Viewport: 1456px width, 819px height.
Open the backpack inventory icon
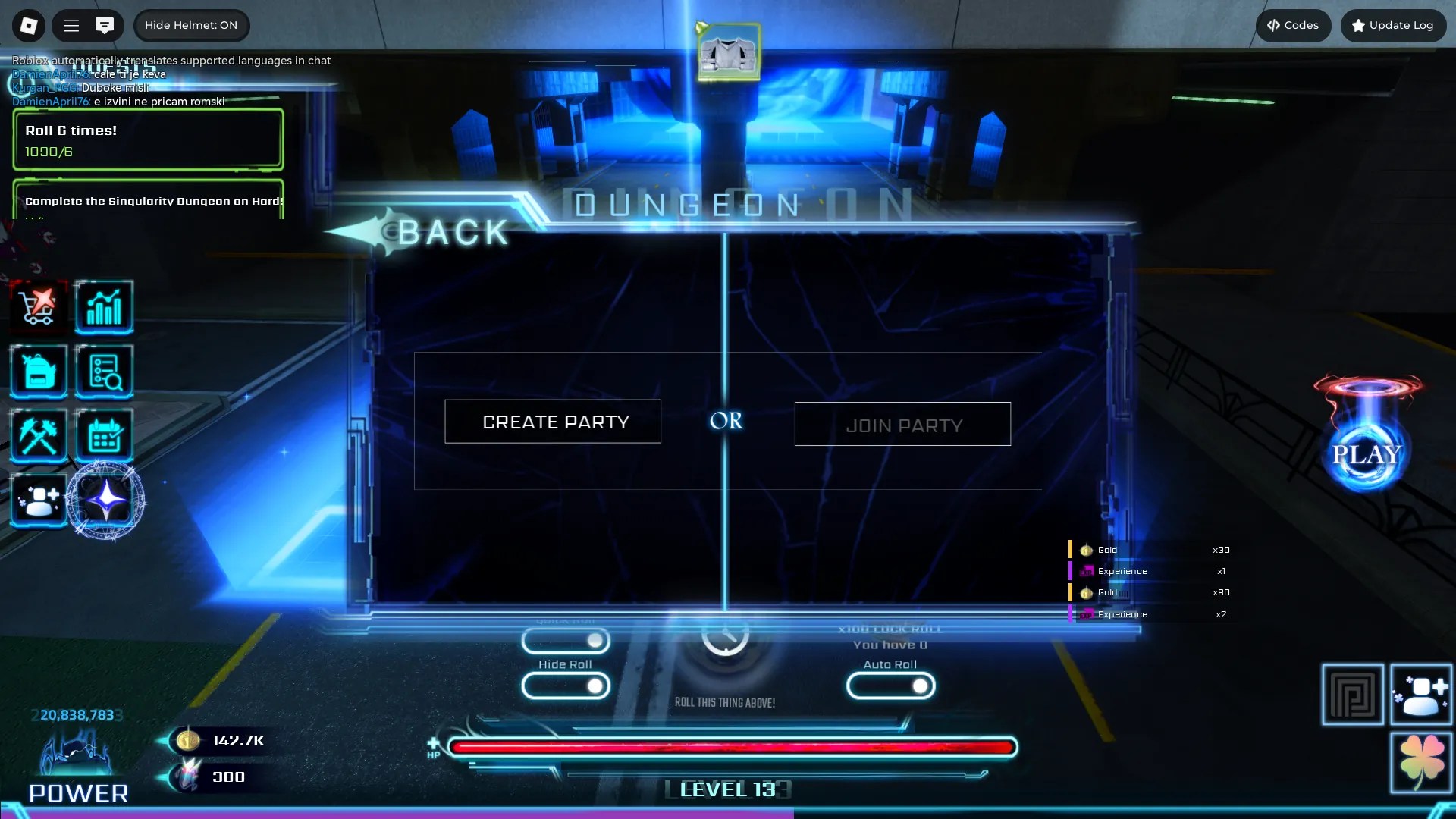[39, 372]
